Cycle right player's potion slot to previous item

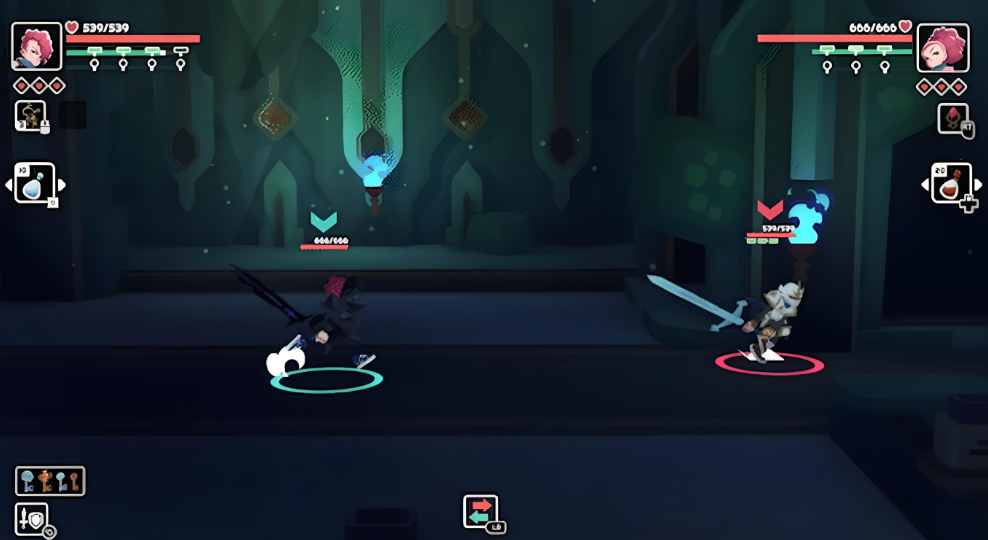925,184
